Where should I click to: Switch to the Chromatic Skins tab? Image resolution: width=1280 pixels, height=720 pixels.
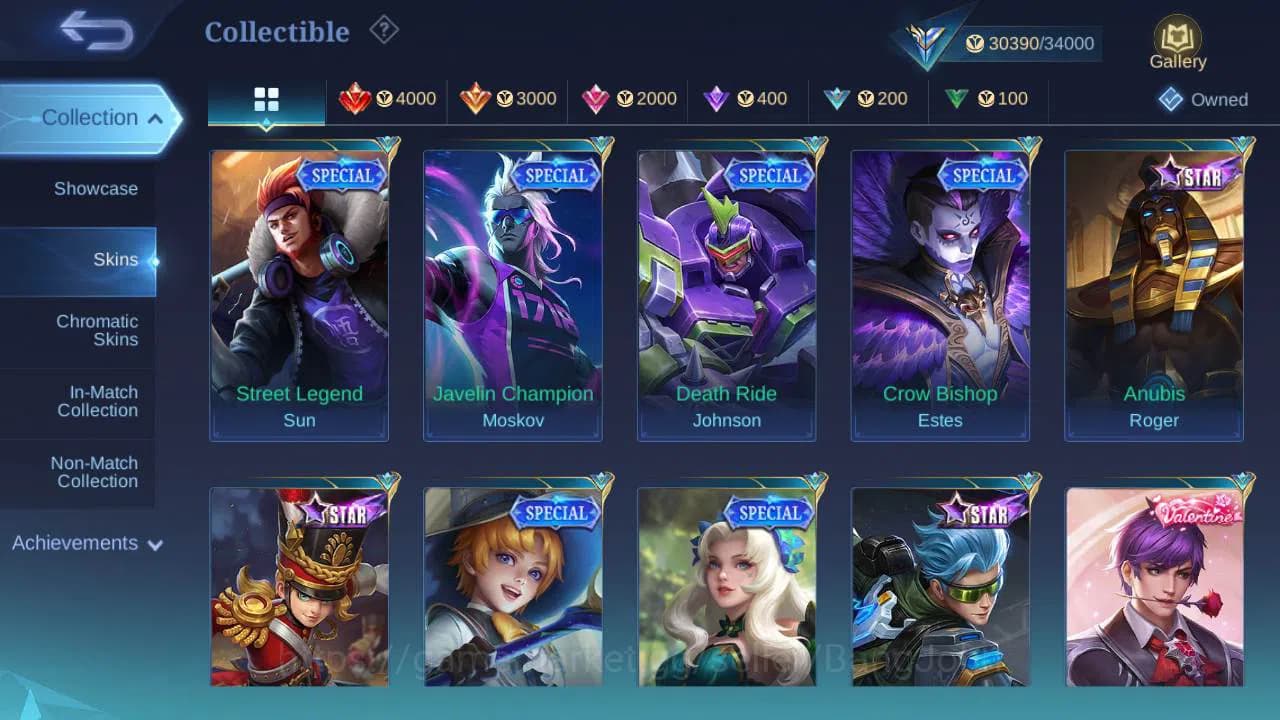[x=97, y=331]
